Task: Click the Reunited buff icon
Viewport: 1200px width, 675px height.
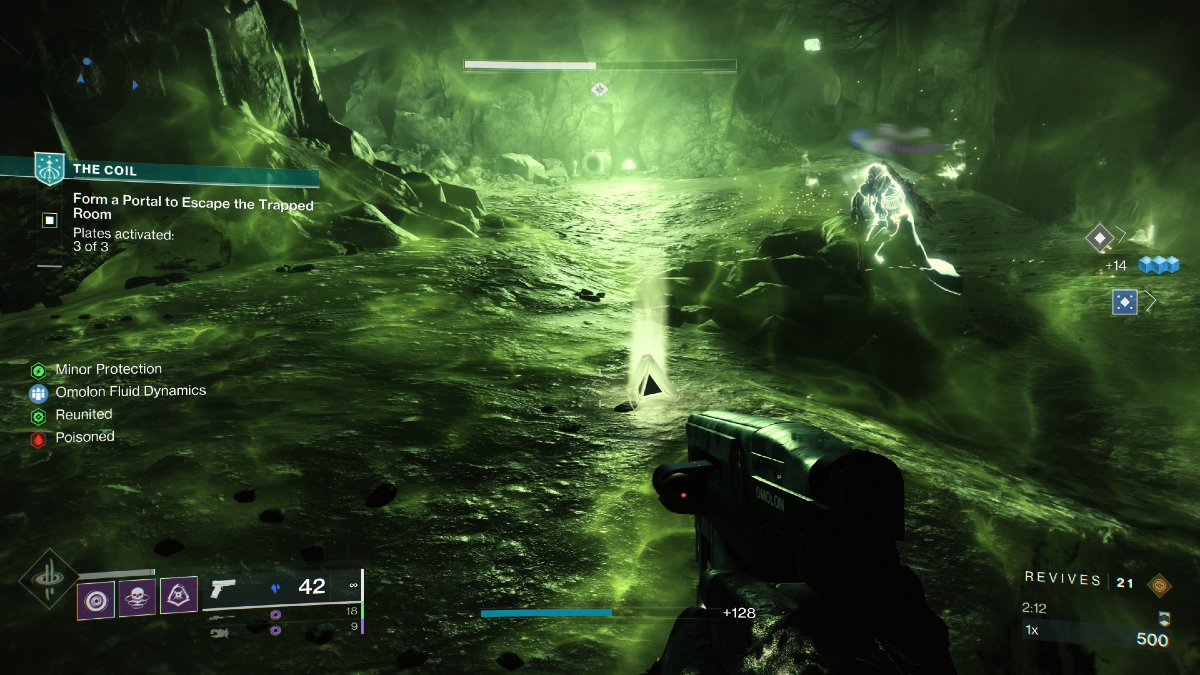Action: coord(39,416)
